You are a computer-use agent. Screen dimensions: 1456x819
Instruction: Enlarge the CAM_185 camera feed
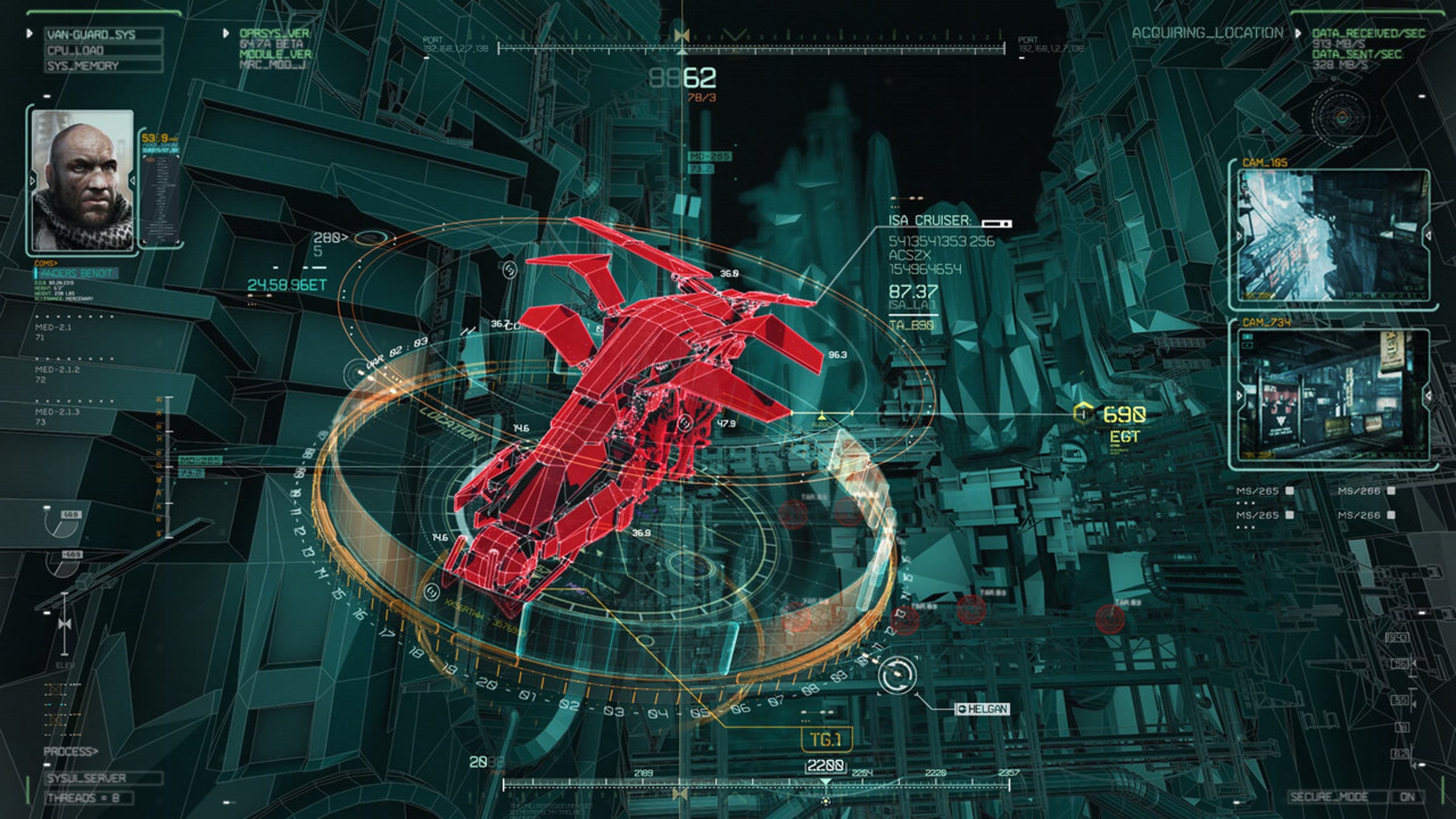(x=1333, y=235)
